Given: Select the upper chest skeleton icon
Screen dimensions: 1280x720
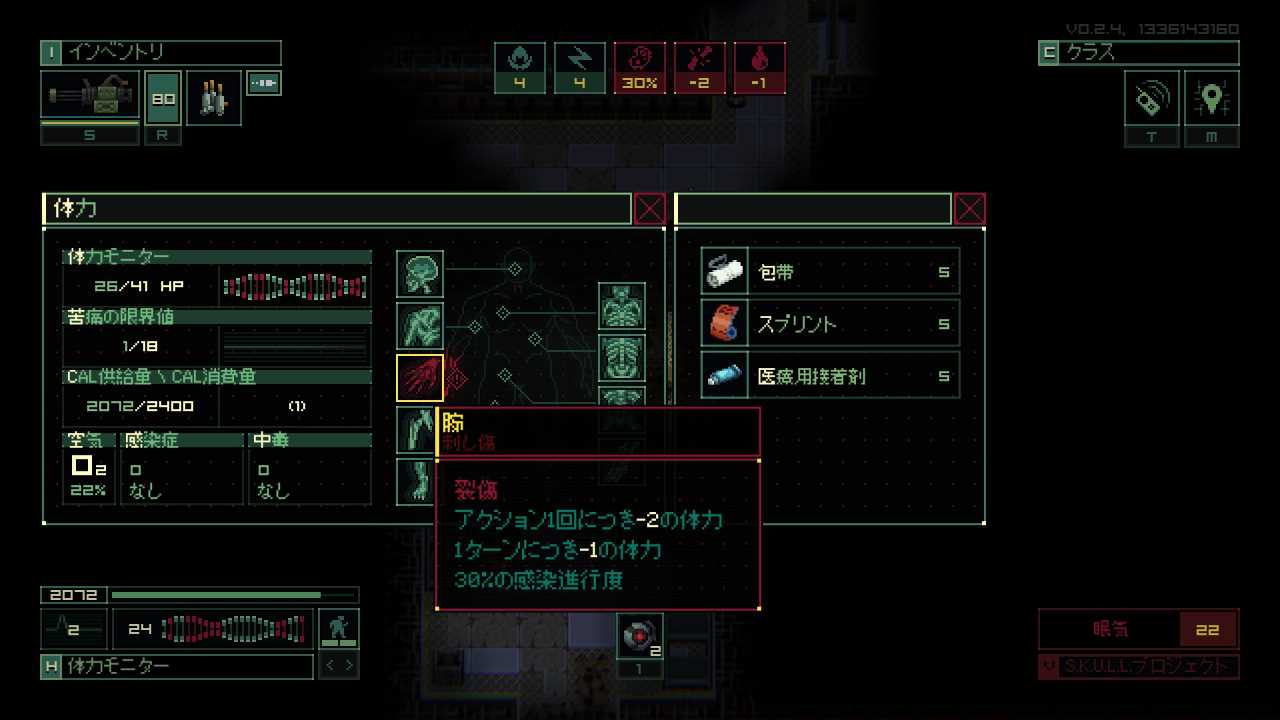Looking at the screenshot, I should pyautogui.click(x=622, y=306).
